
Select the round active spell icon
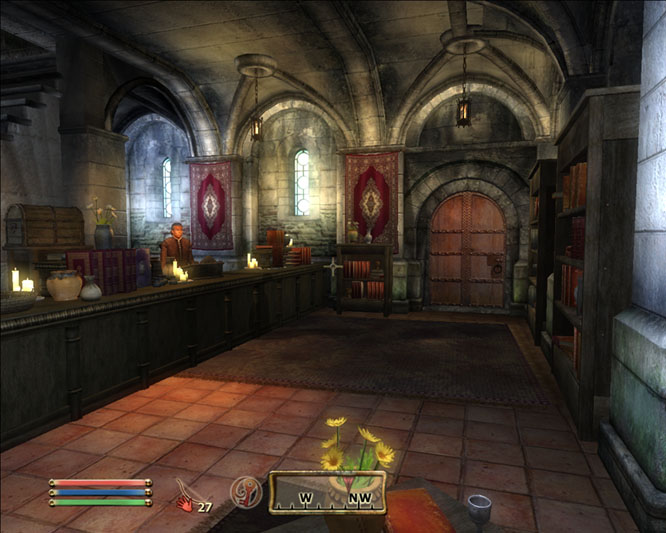click(245, 491)
